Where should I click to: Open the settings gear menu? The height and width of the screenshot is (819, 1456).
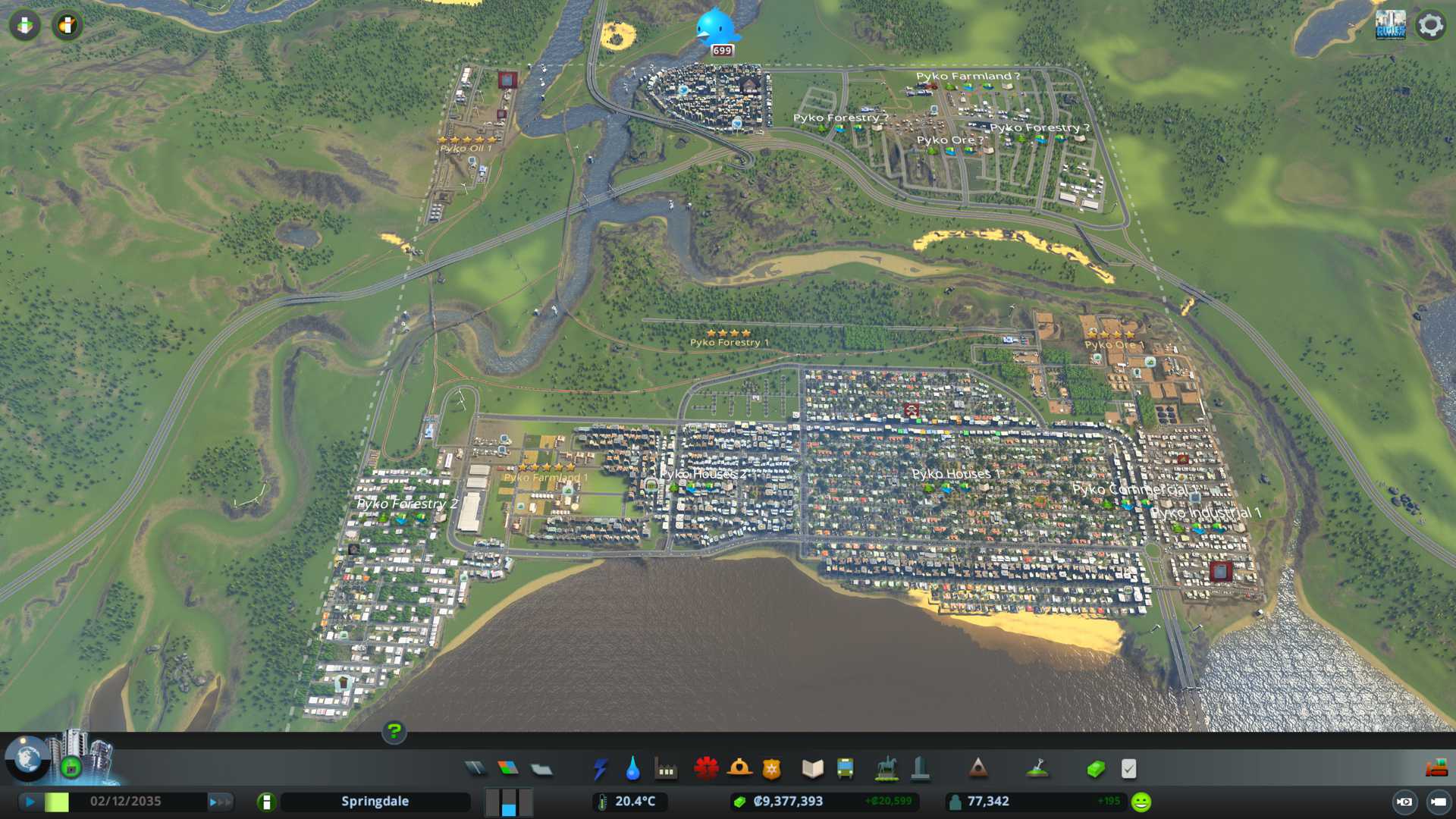[x=1430, y=26]
